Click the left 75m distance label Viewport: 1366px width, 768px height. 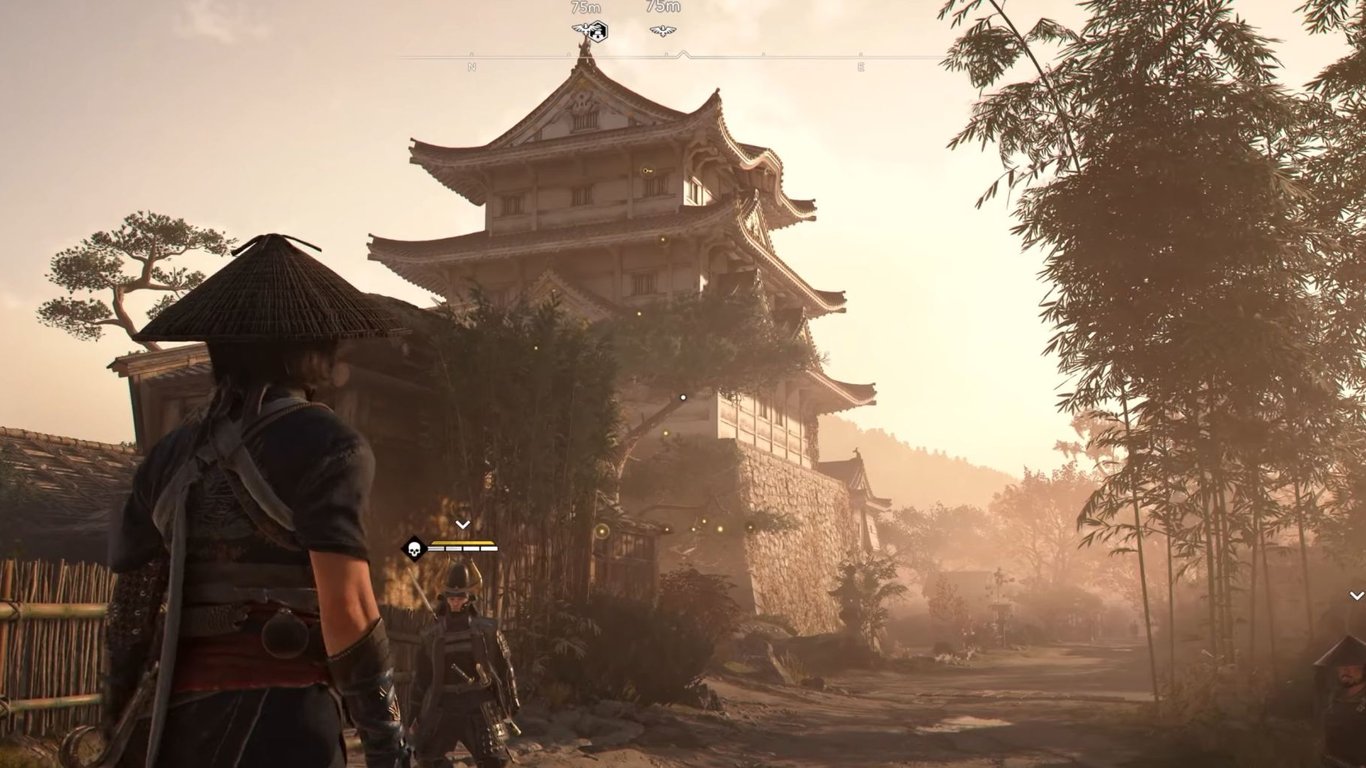585,9
